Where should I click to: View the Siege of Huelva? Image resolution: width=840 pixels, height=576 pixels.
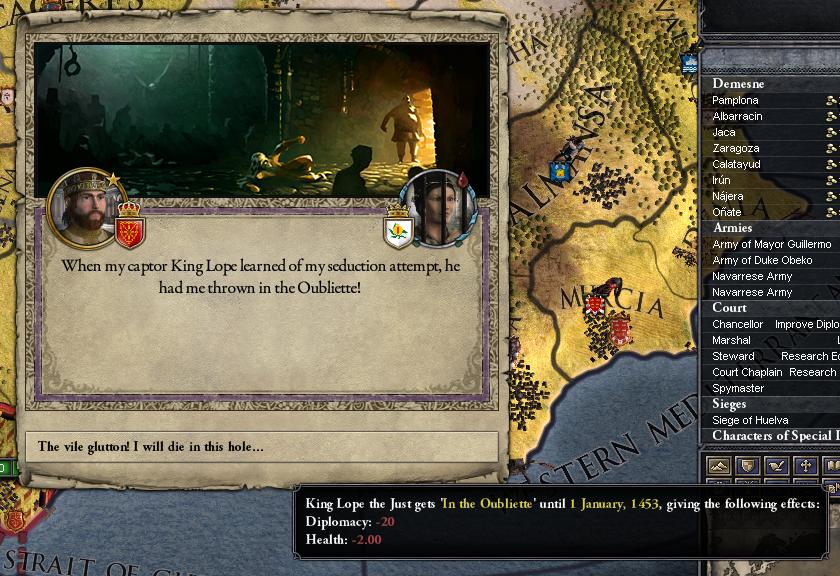click(x=750, y=420)
